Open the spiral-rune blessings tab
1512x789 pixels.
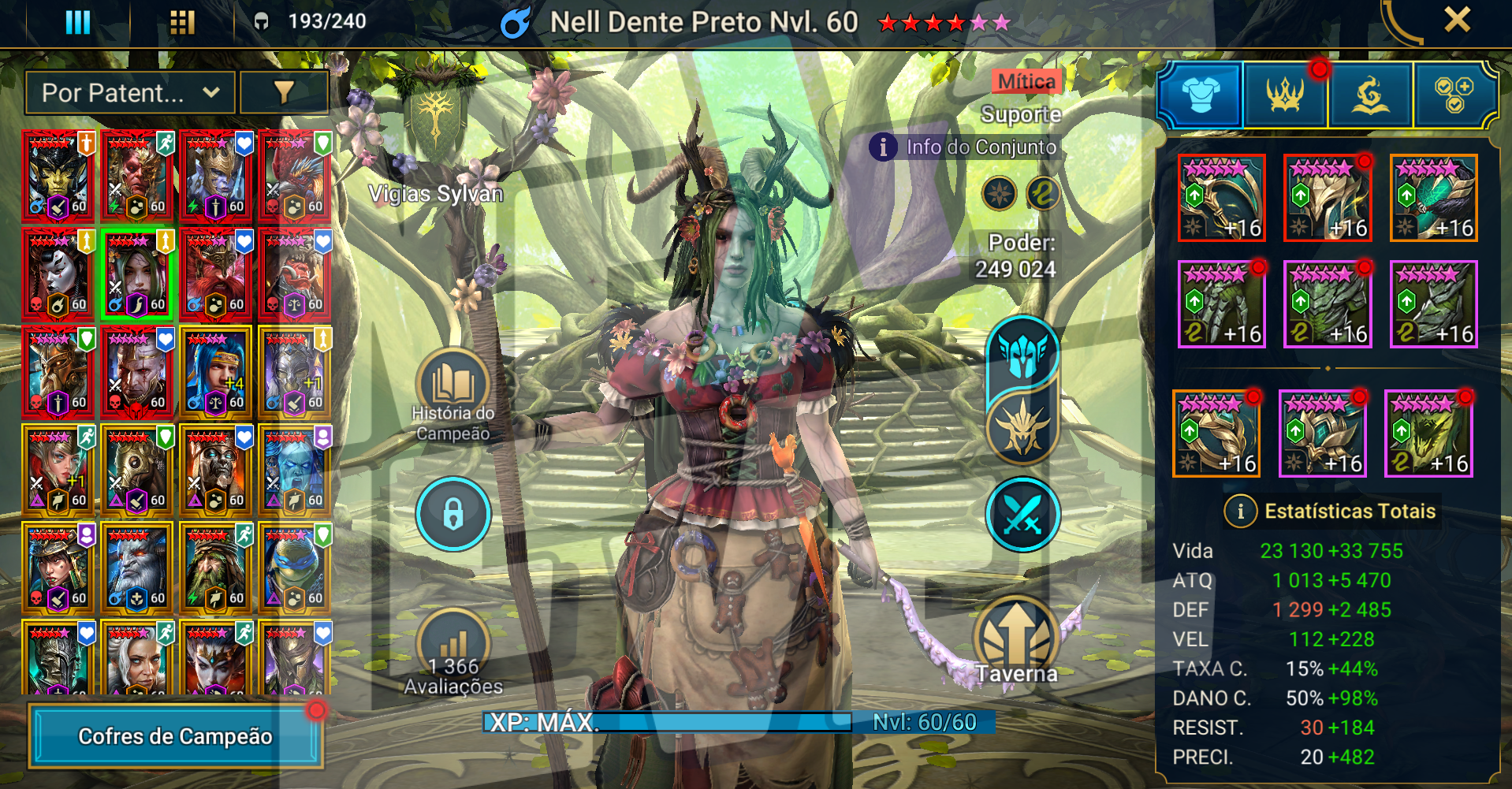point(1370,95)
